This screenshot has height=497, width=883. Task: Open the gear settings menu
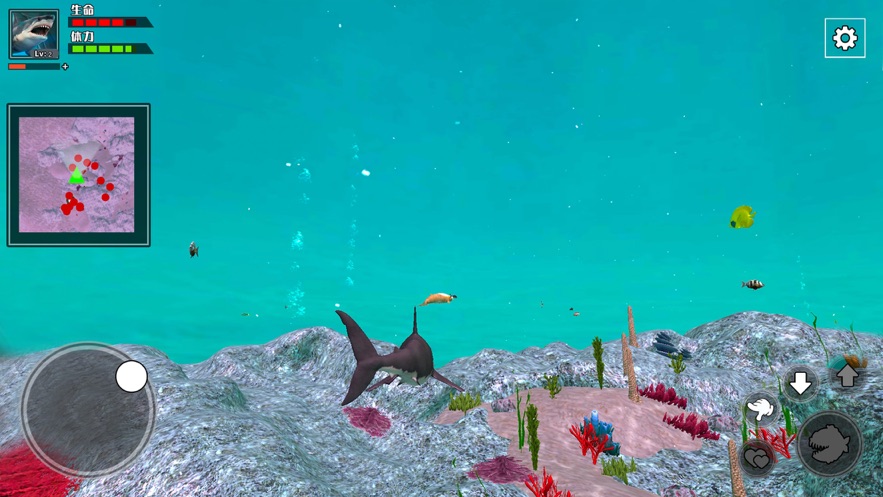pos(845,38)
